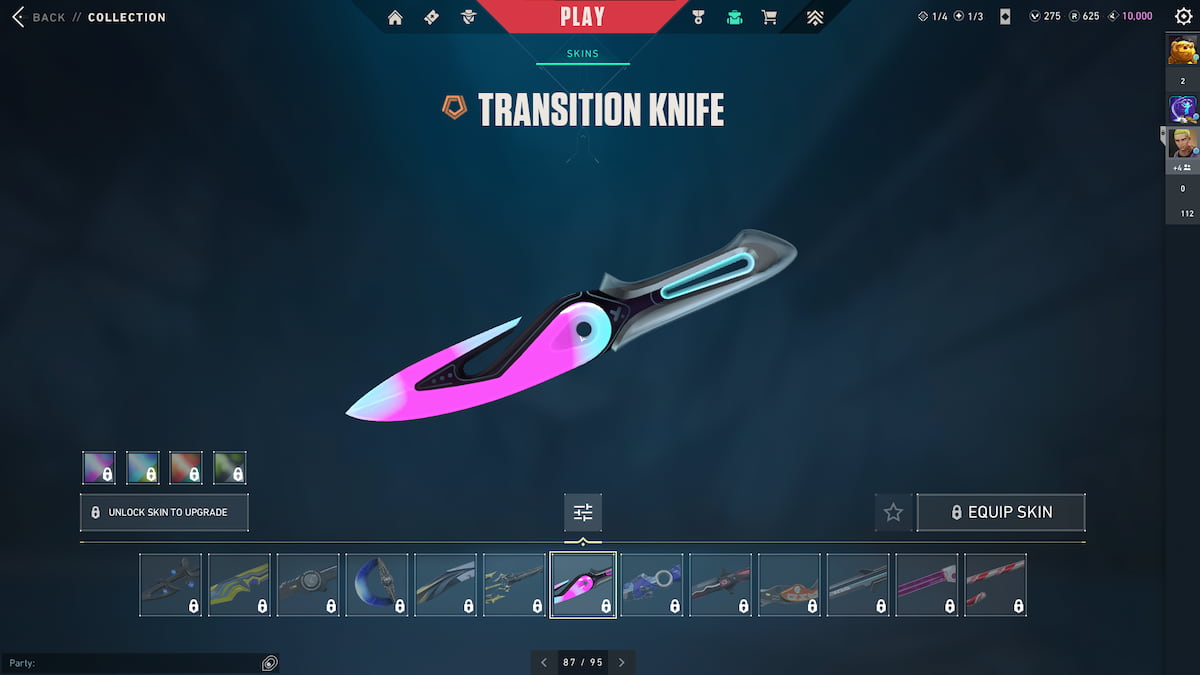Click the big PLAY button
This screenshot has width=1200, height=675.
(x=582, y=17)
